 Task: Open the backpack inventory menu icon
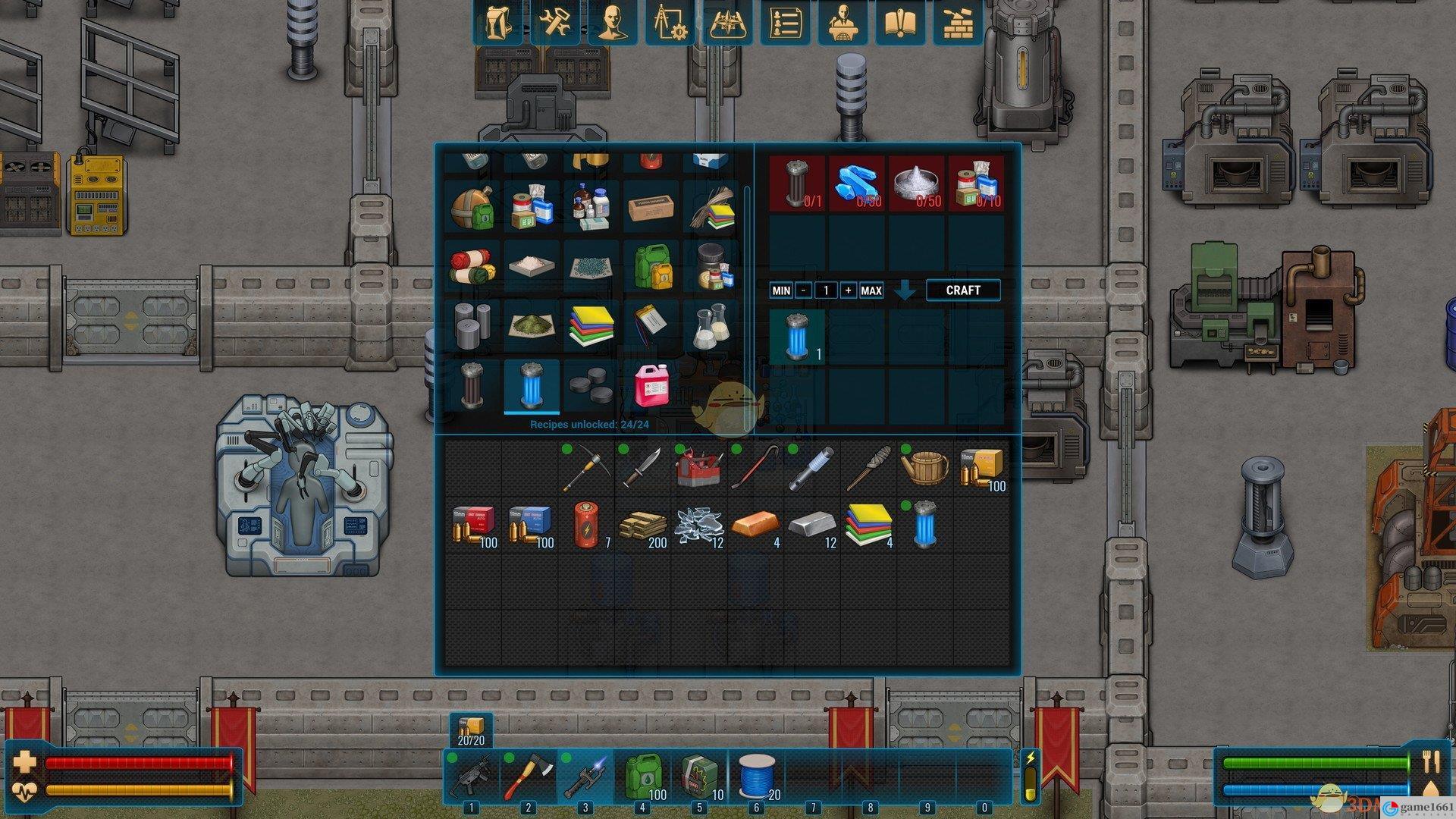click(498, 21)
